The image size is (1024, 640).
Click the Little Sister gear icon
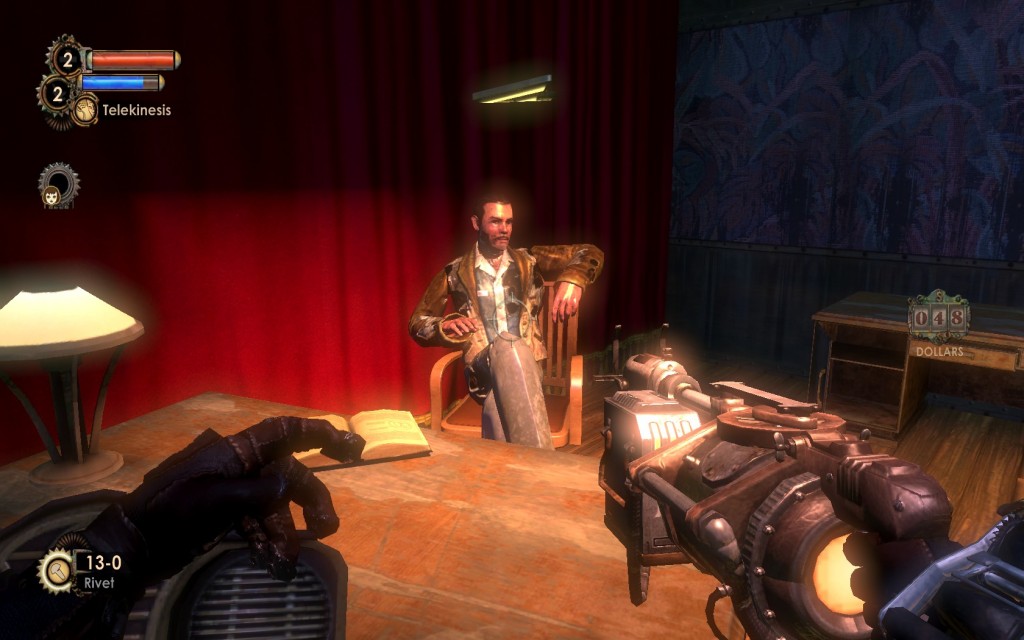(x=57, y=186)
